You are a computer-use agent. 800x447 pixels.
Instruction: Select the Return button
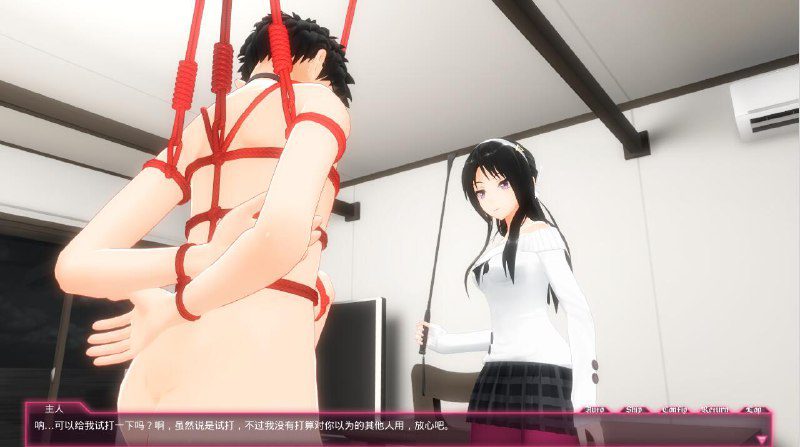(x=716, y=410)
